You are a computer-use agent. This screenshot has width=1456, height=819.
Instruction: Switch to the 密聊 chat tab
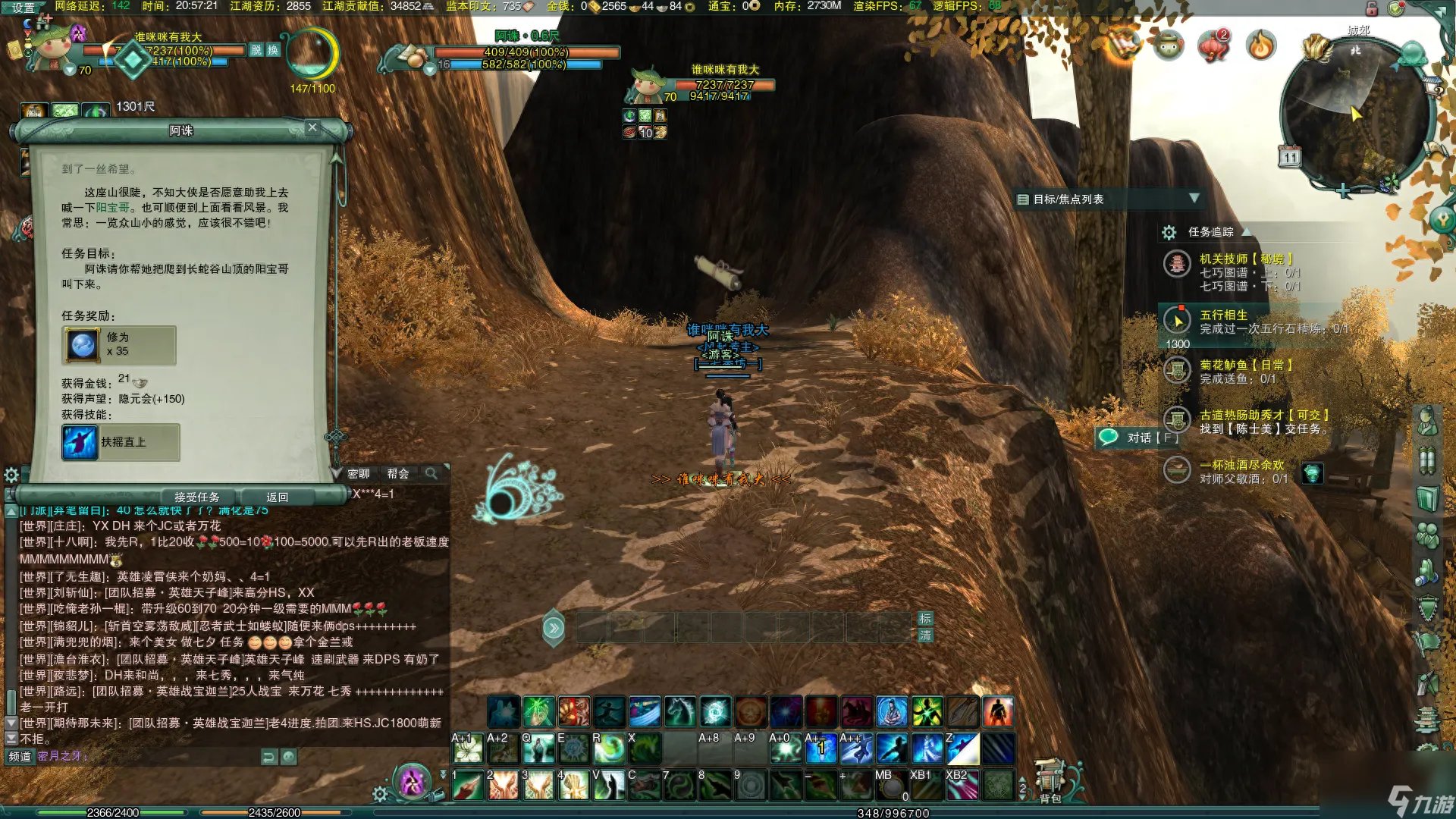tap(359, 474)
